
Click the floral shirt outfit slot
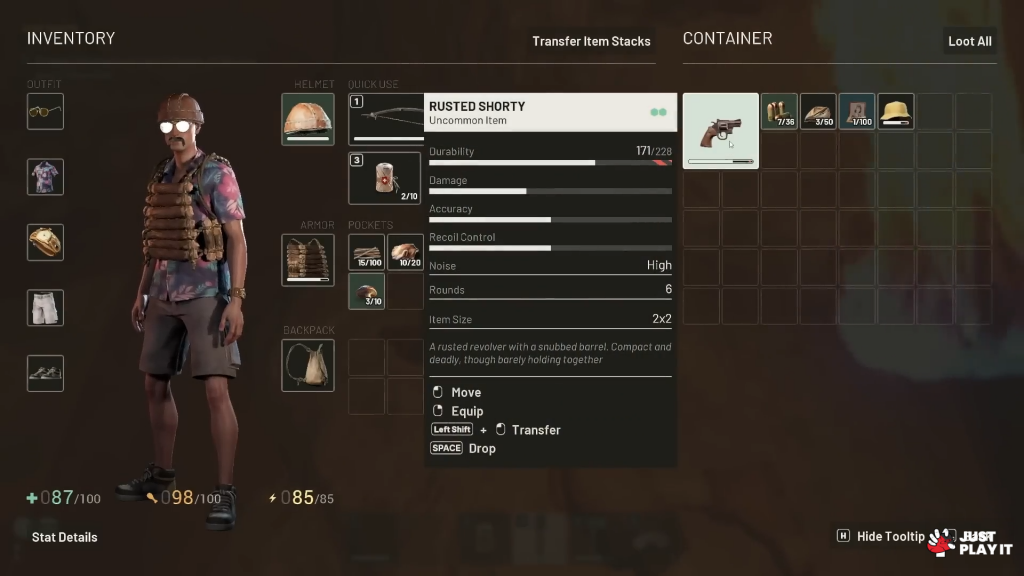point(45,177)
